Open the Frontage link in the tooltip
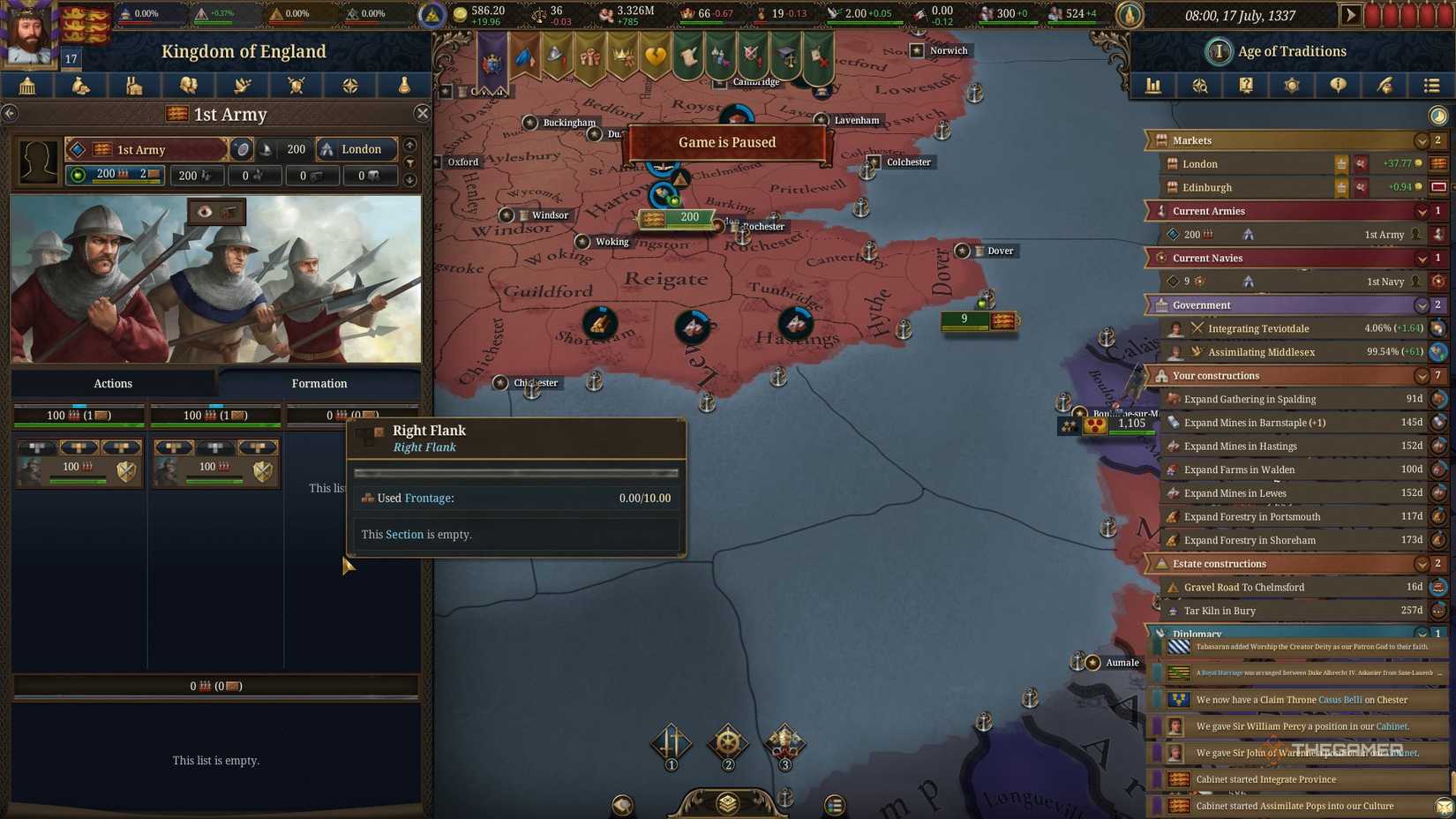 click(x=429, y=498)
